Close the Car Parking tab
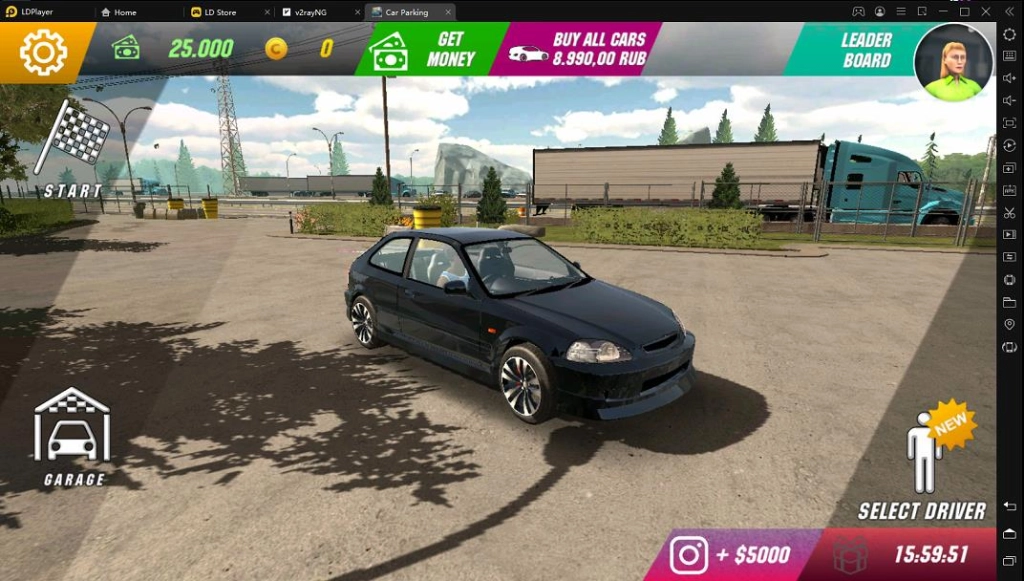Image resolution: width=1024 pixels, height=581 pixels. point(446,12)
